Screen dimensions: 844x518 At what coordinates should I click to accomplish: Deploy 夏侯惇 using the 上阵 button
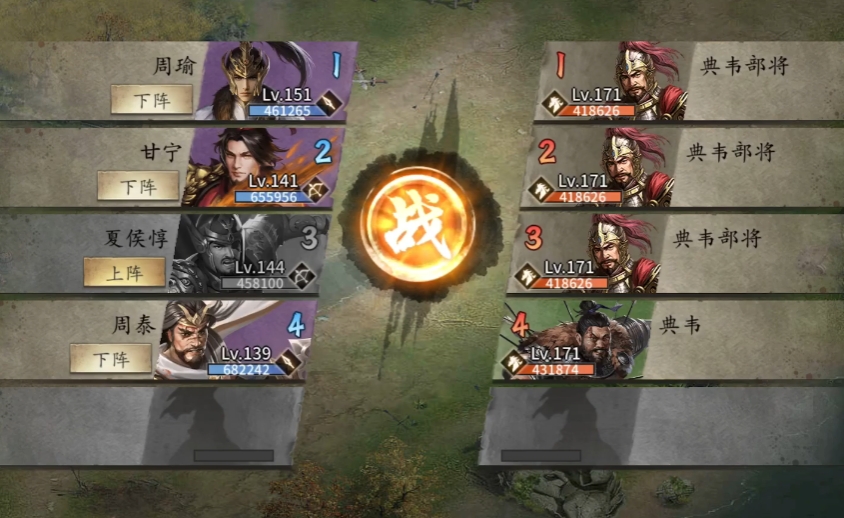click(124, 272)
